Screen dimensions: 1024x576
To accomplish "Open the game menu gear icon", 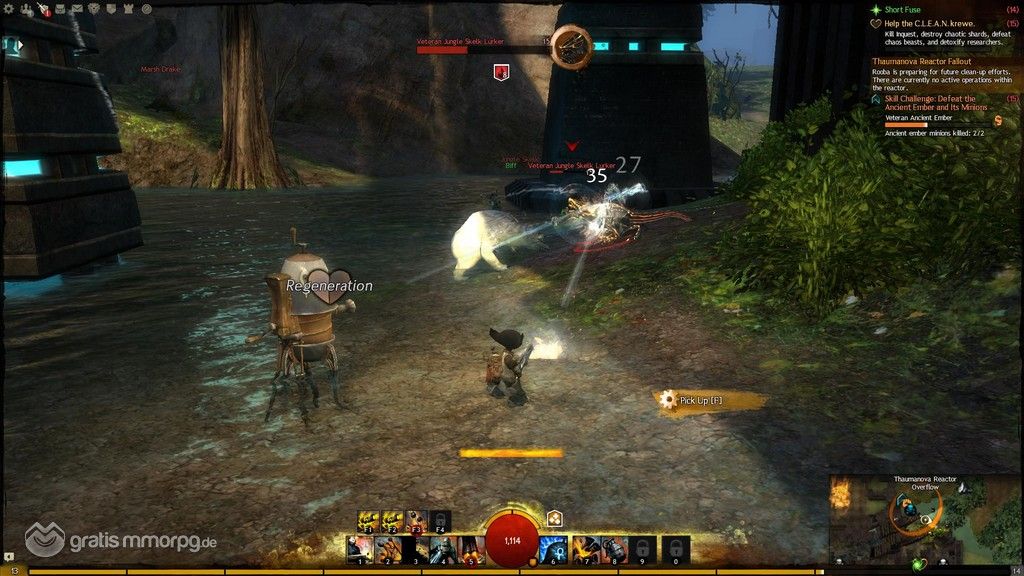I will pyautogui.click(x=11, y=9).
